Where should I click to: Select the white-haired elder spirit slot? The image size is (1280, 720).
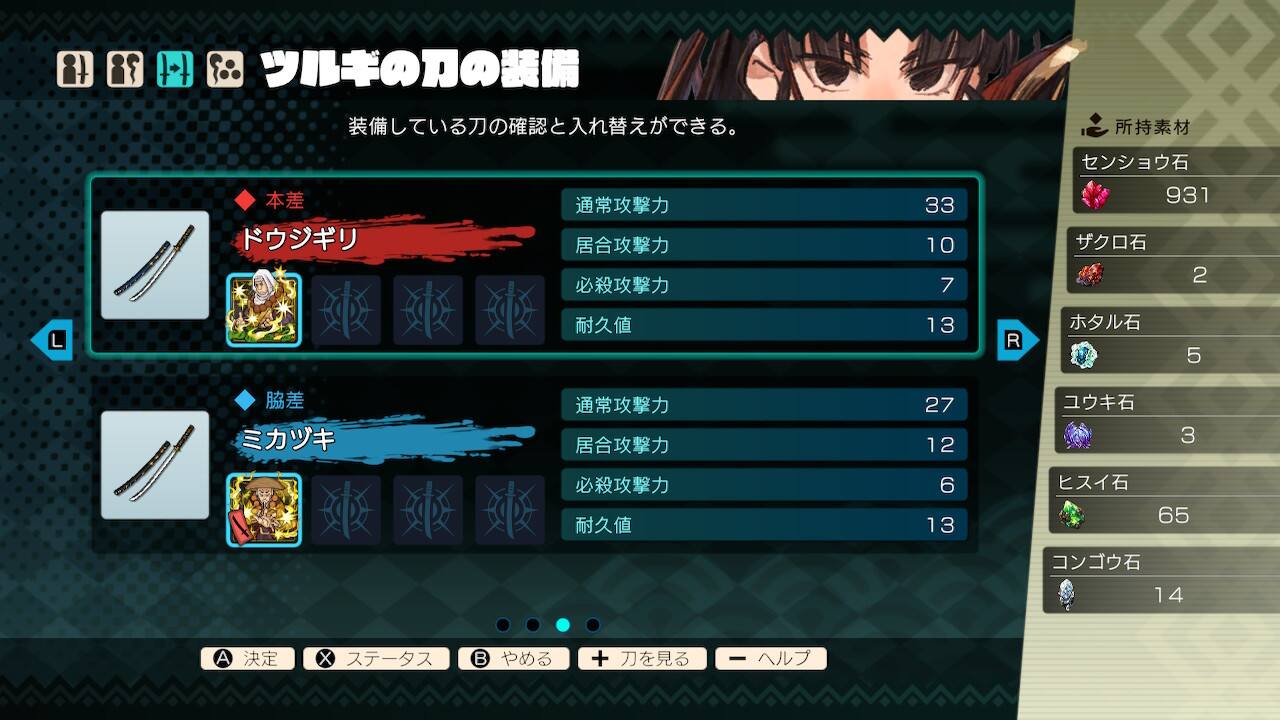click(x=264, y=310)
